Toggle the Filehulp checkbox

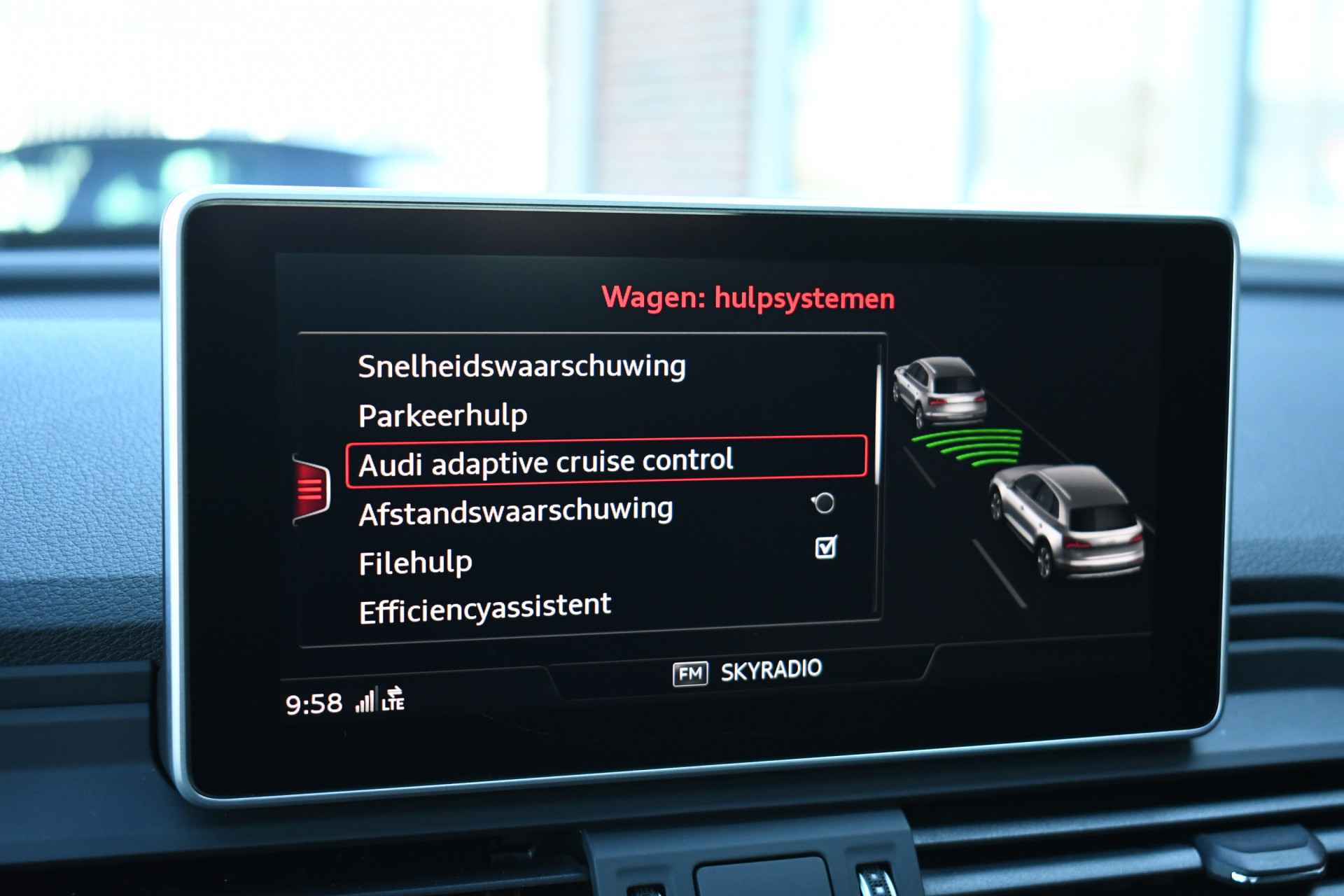pyautogui.click(x=826, y=547)
